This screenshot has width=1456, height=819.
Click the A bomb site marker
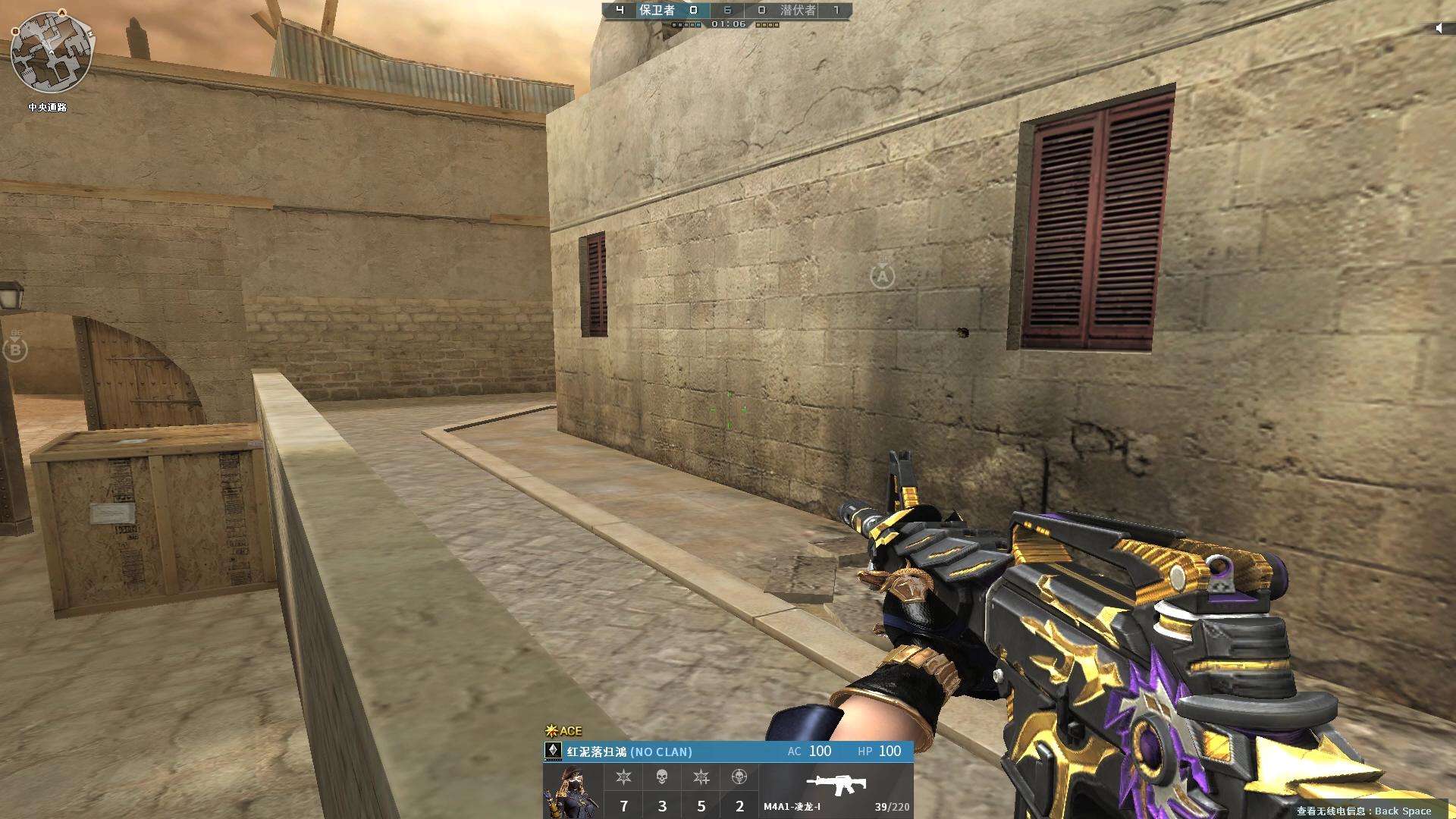click(882, 276)
